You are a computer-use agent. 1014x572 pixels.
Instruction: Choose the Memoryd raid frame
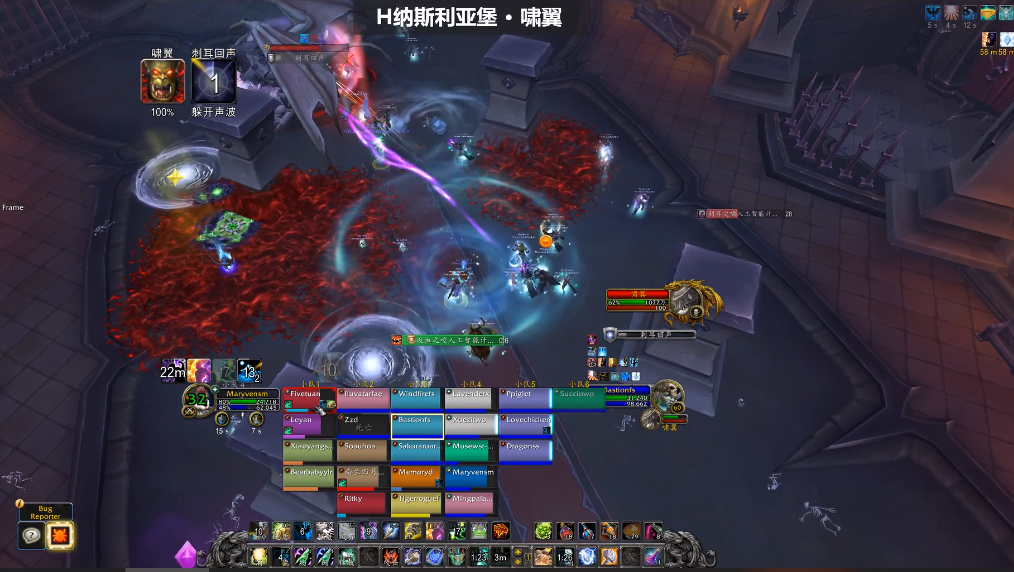[417, 476]
